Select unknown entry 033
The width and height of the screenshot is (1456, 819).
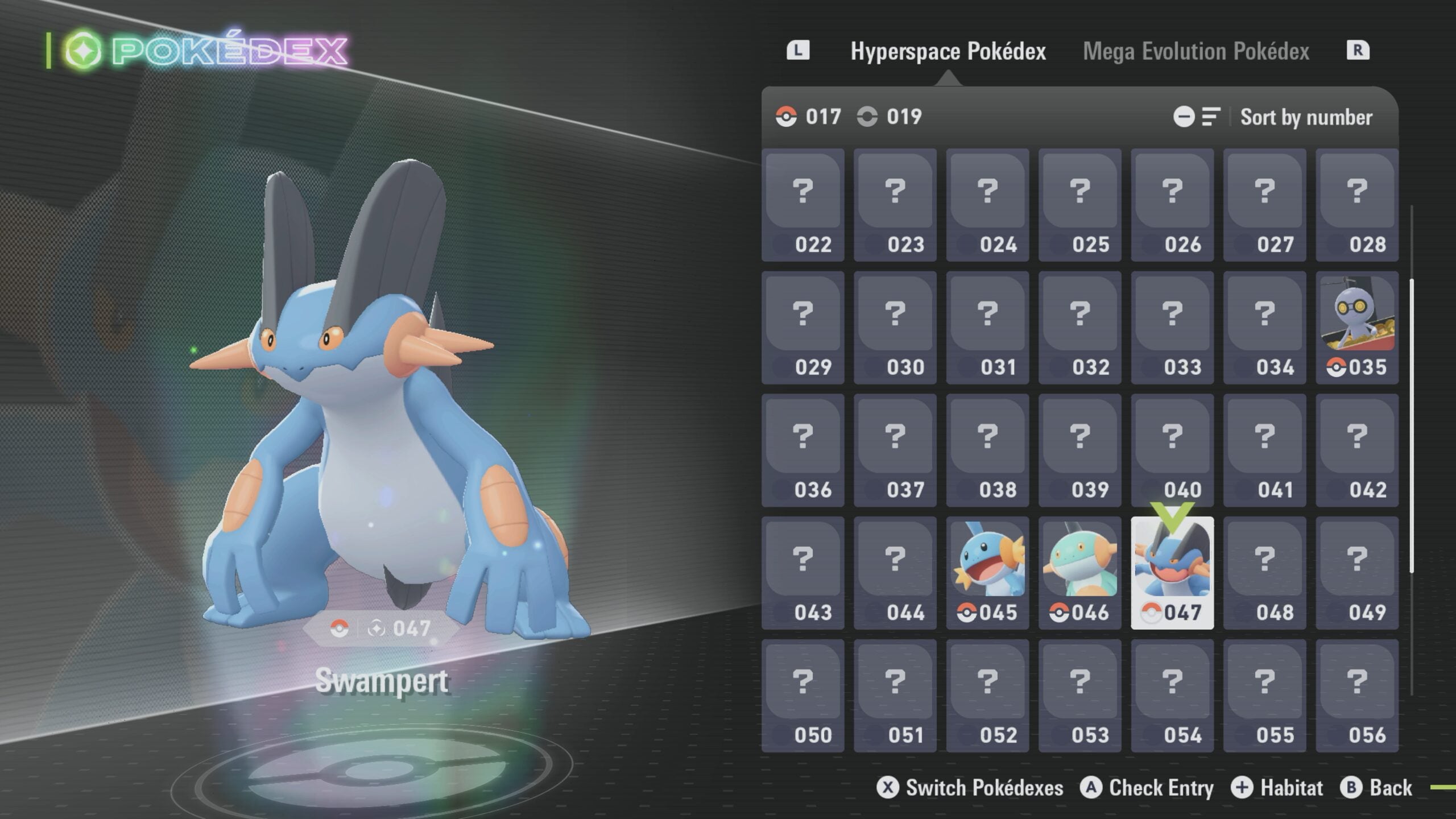[1172, 327]
